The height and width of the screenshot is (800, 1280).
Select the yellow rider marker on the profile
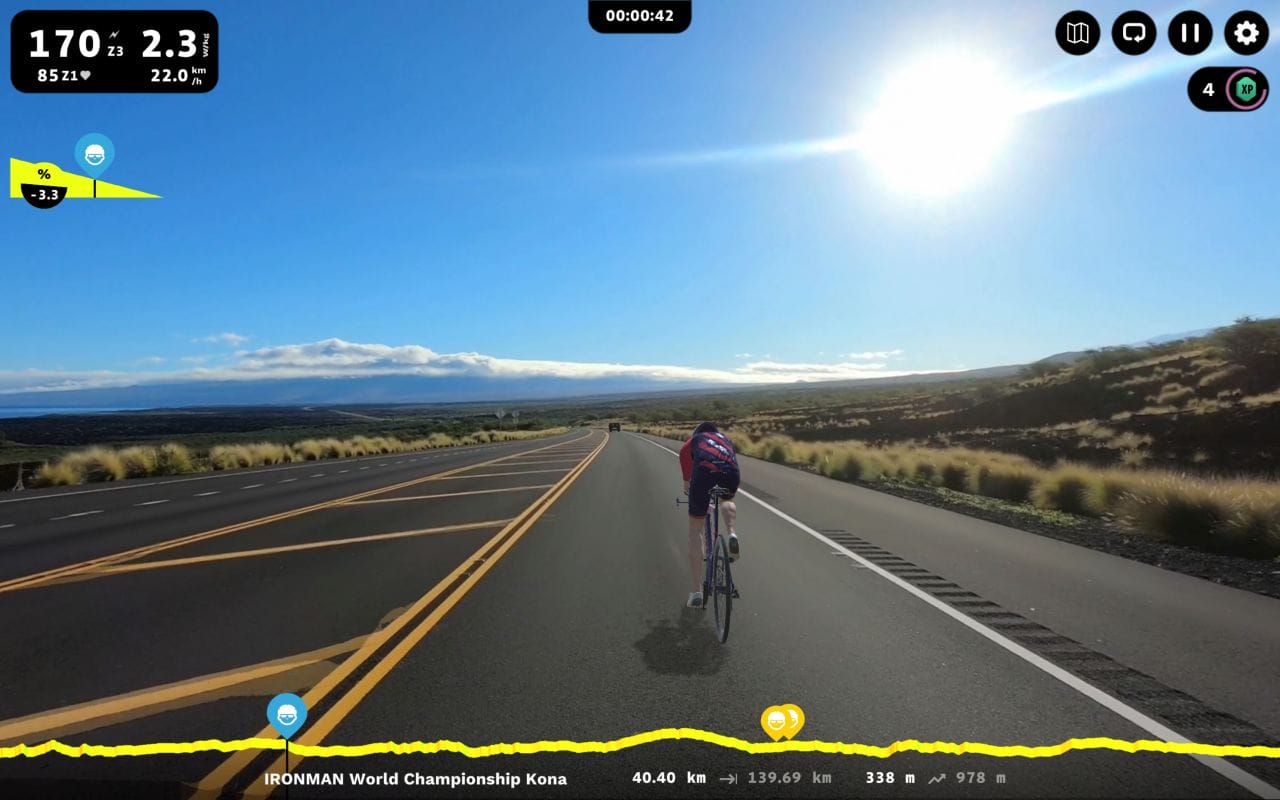coord(780,718)
